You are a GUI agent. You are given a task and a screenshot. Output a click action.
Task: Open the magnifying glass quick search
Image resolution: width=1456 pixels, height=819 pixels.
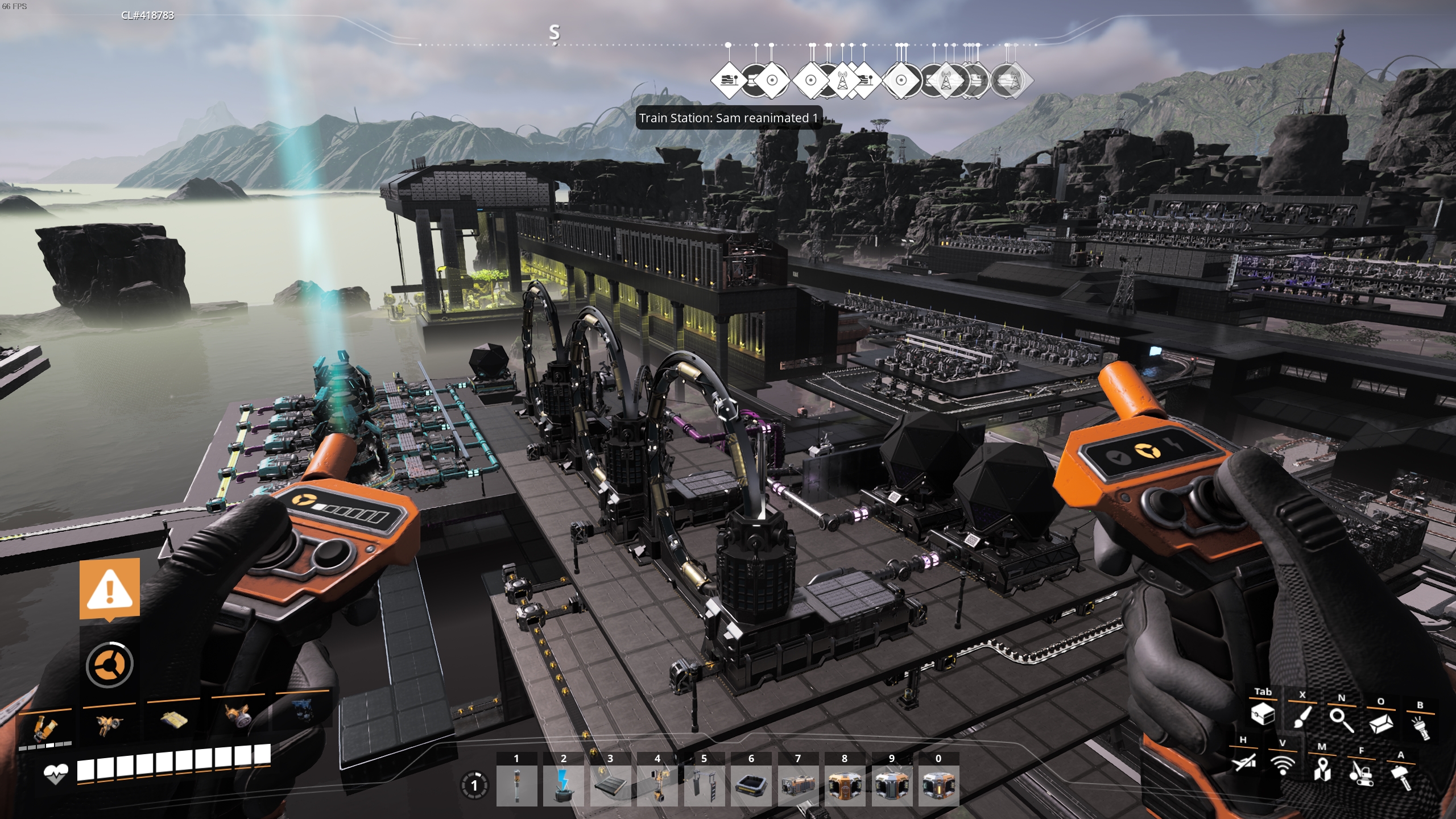tap(1341, 720)
